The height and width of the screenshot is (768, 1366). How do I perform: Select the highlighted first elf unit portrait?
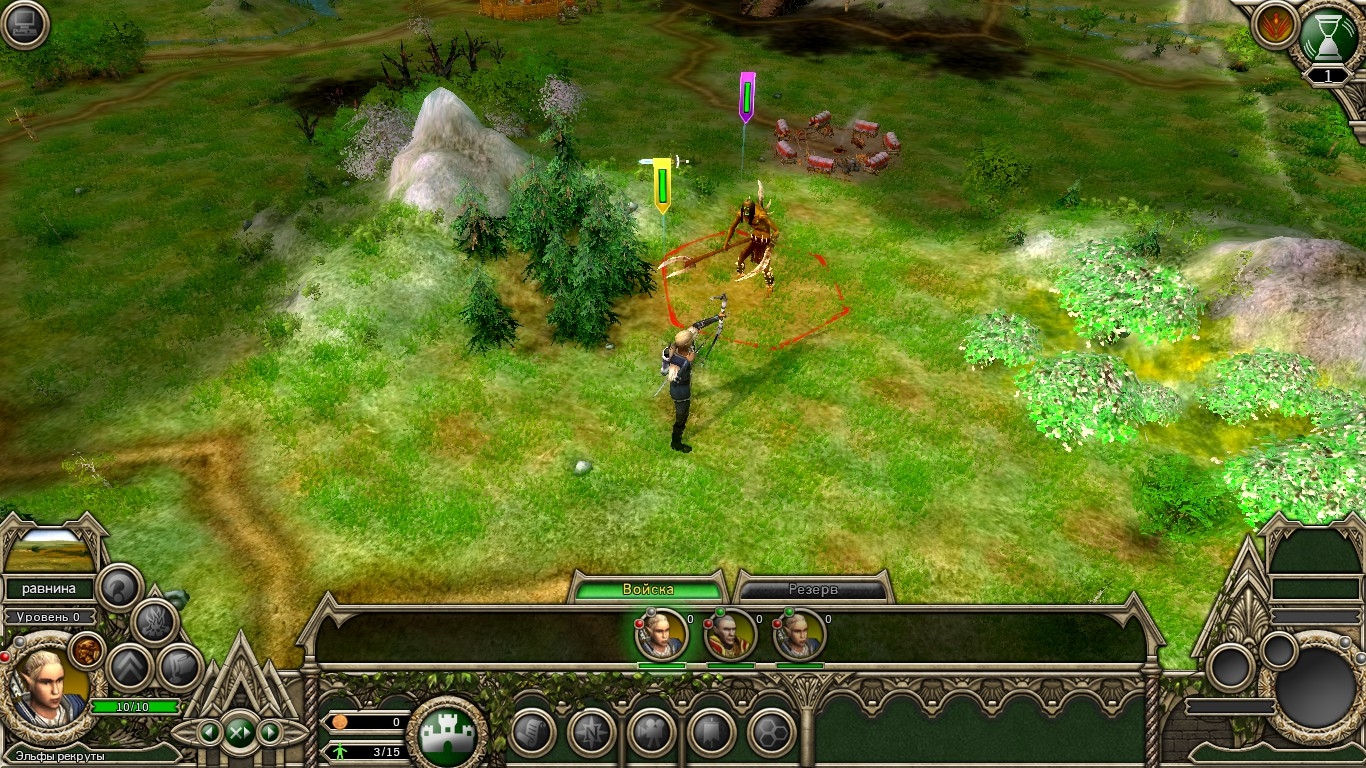point(662,633)
